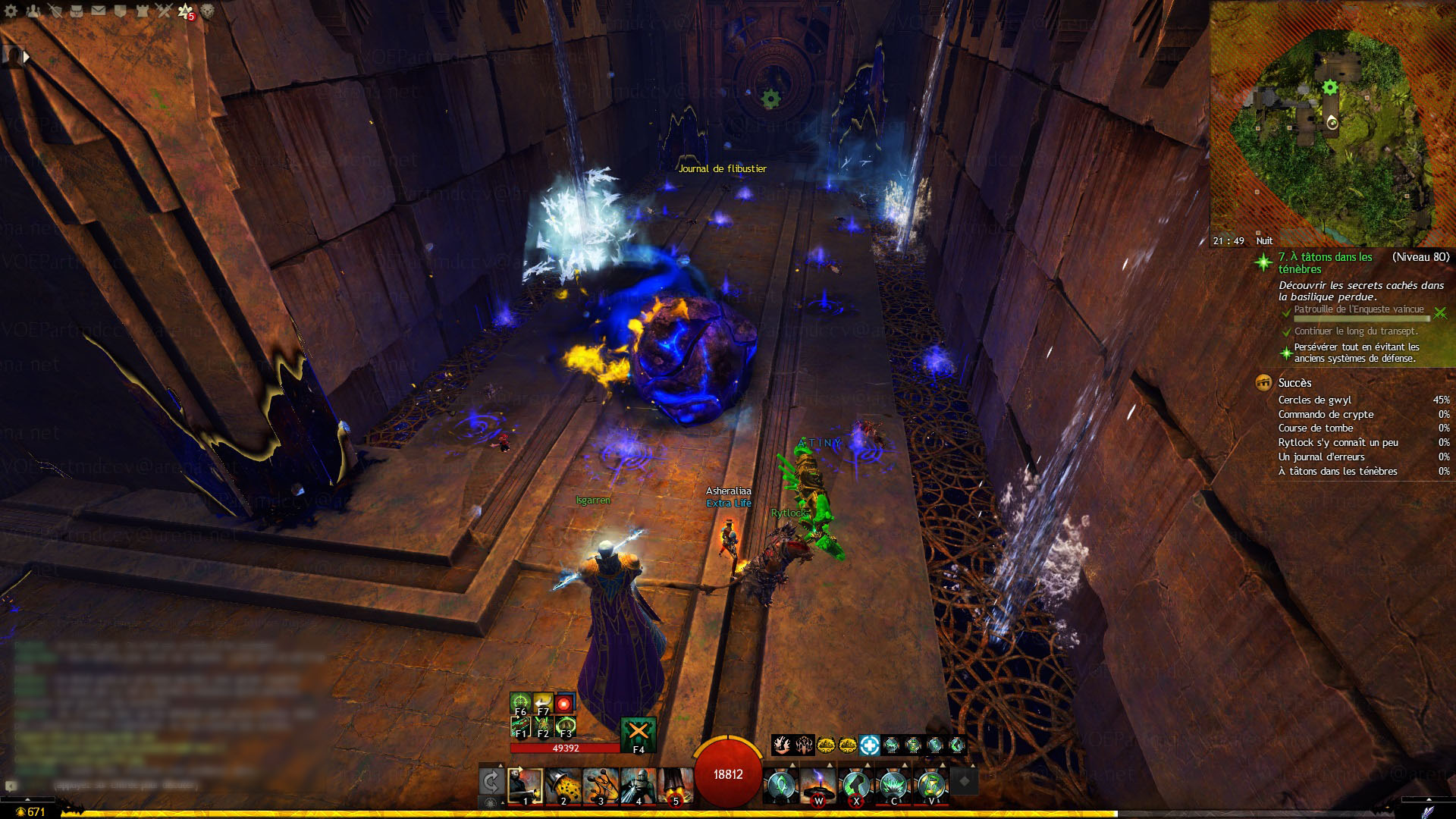The height and width of the screenshot is (819, 1456).
Task: Open the game menu gear icon
Action: click(x=11, y=11)
